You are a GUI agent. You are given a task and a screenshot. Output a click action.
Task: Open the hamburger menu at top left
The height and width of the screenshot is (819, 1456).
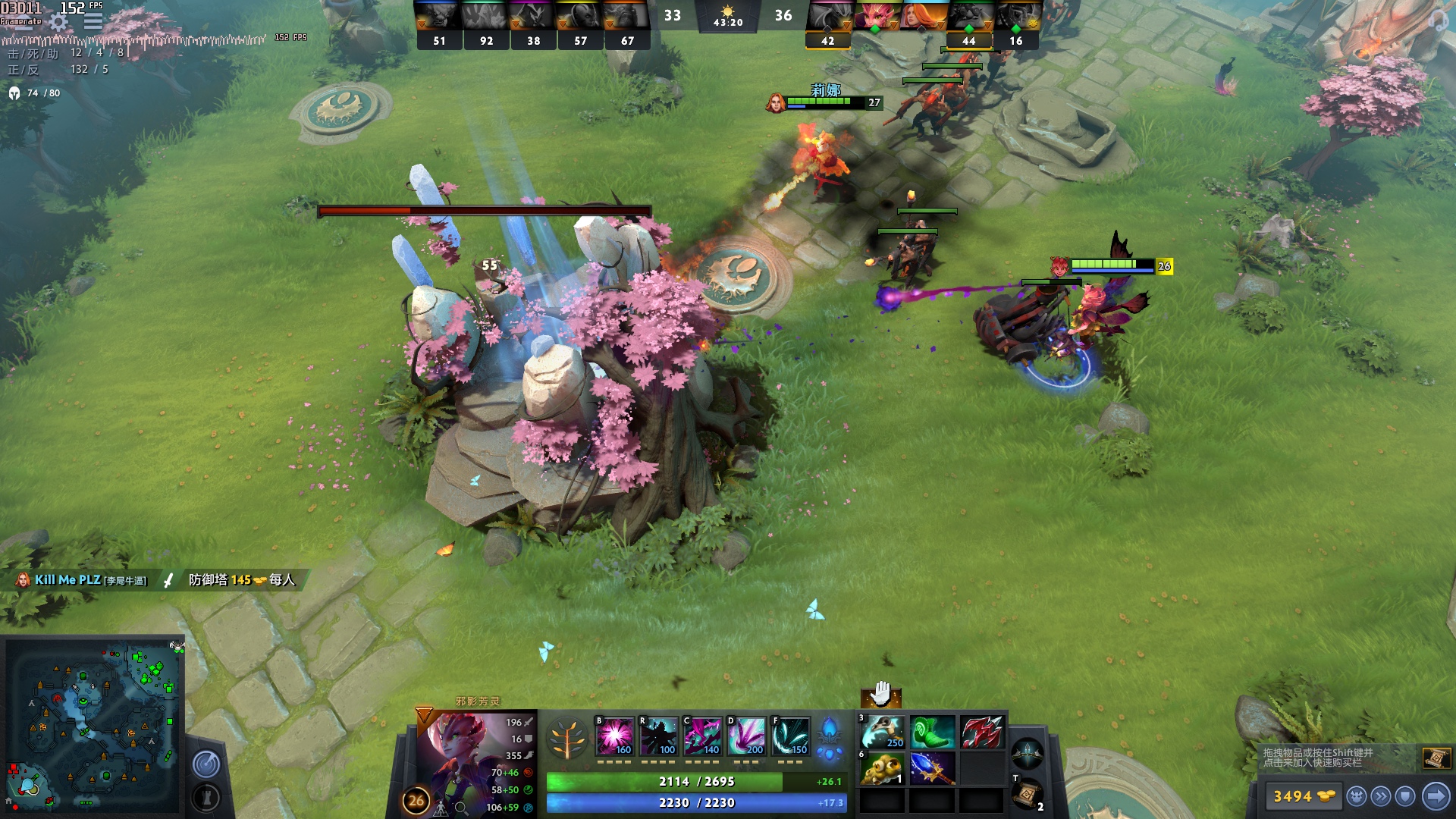pyautogui.click(x=93, y=21)
